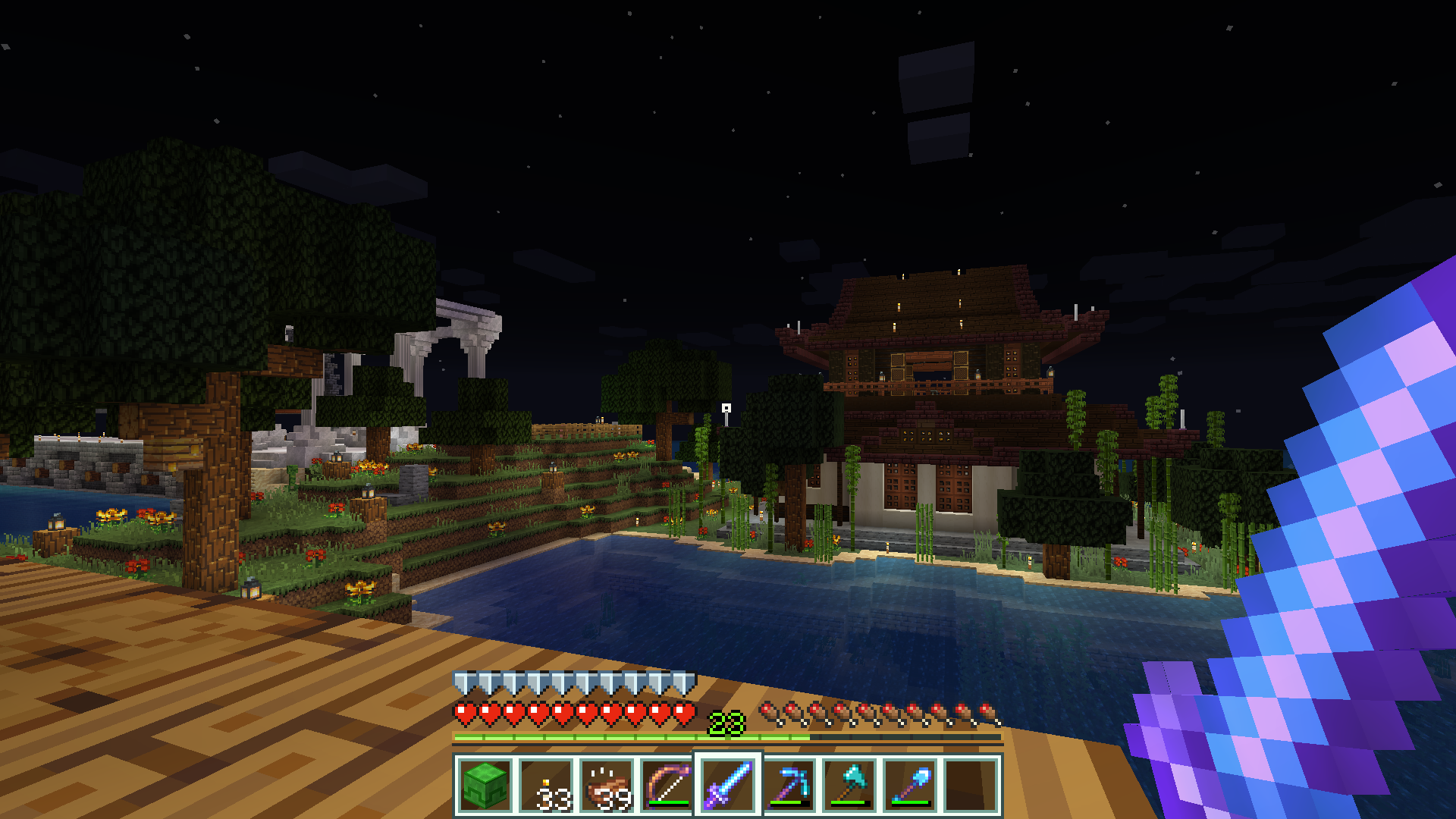Select the enchanted diamond shovel
The height and width of the screenshot is (819, 1456).
[909, 785]
